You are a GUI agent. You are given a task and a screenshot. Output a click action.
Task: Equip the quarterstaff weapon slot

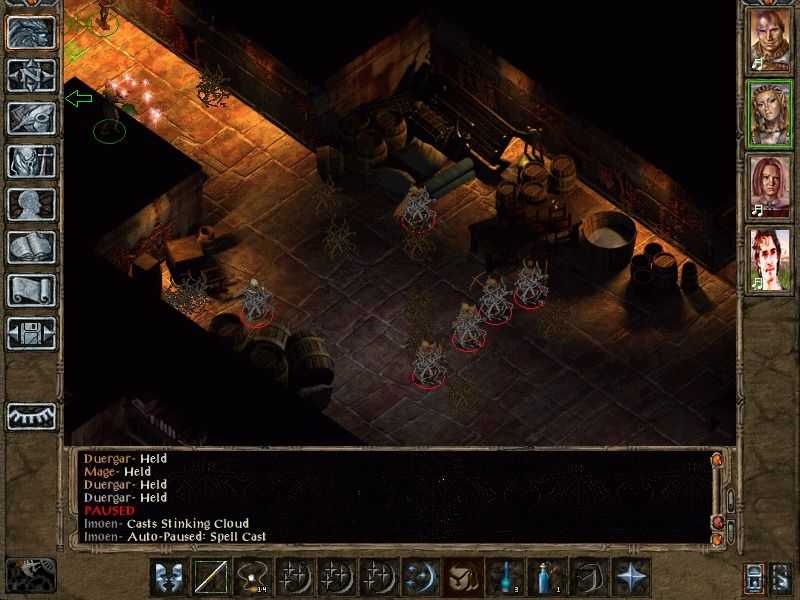point(210,576)
